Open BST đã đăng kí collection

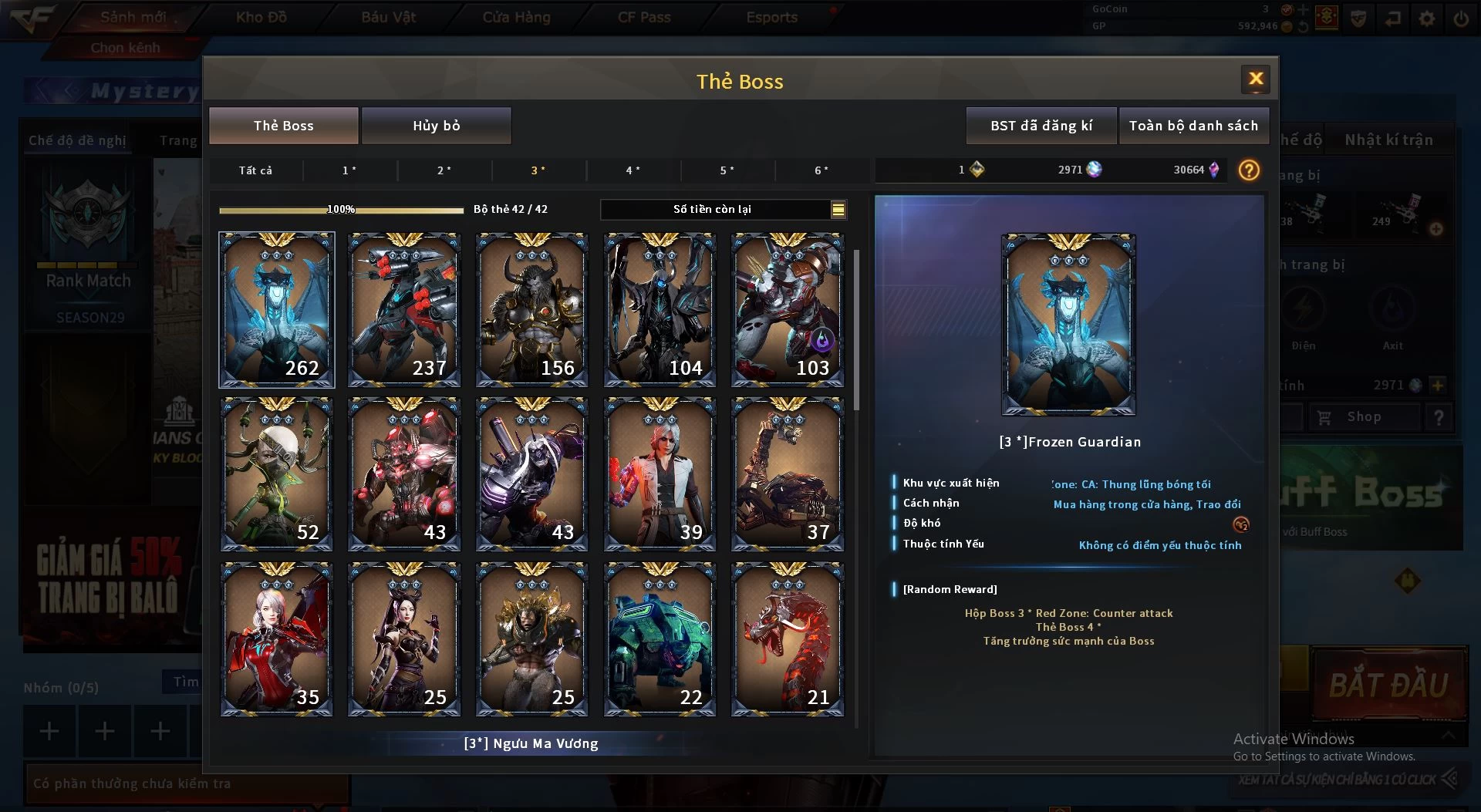[1041, 126]
